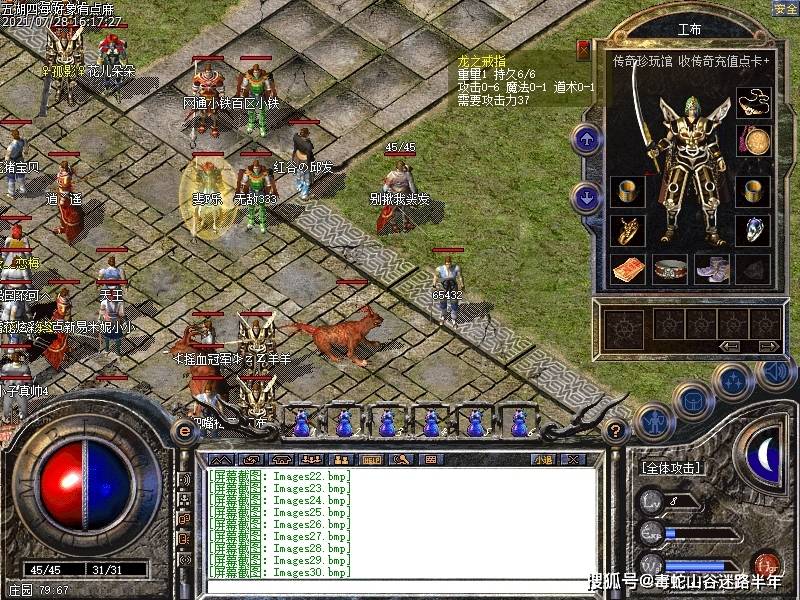Close the game with the chat bar X
This screenshot has width=800, height=600.
click(x=573, y=459)
